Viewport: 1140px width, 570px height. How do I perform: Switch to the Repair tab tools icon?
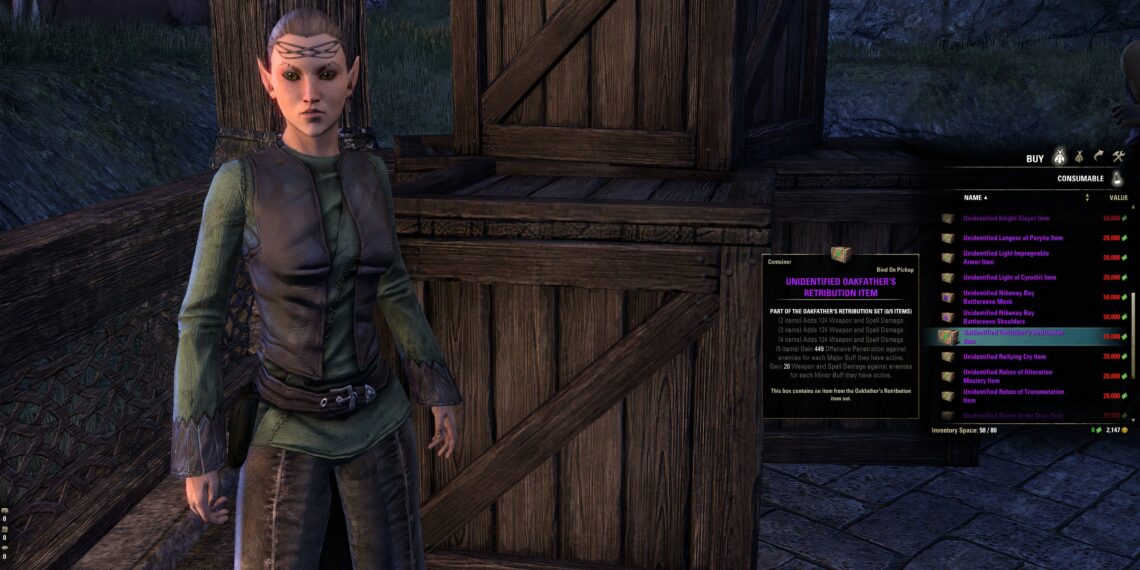[1119, 157]
